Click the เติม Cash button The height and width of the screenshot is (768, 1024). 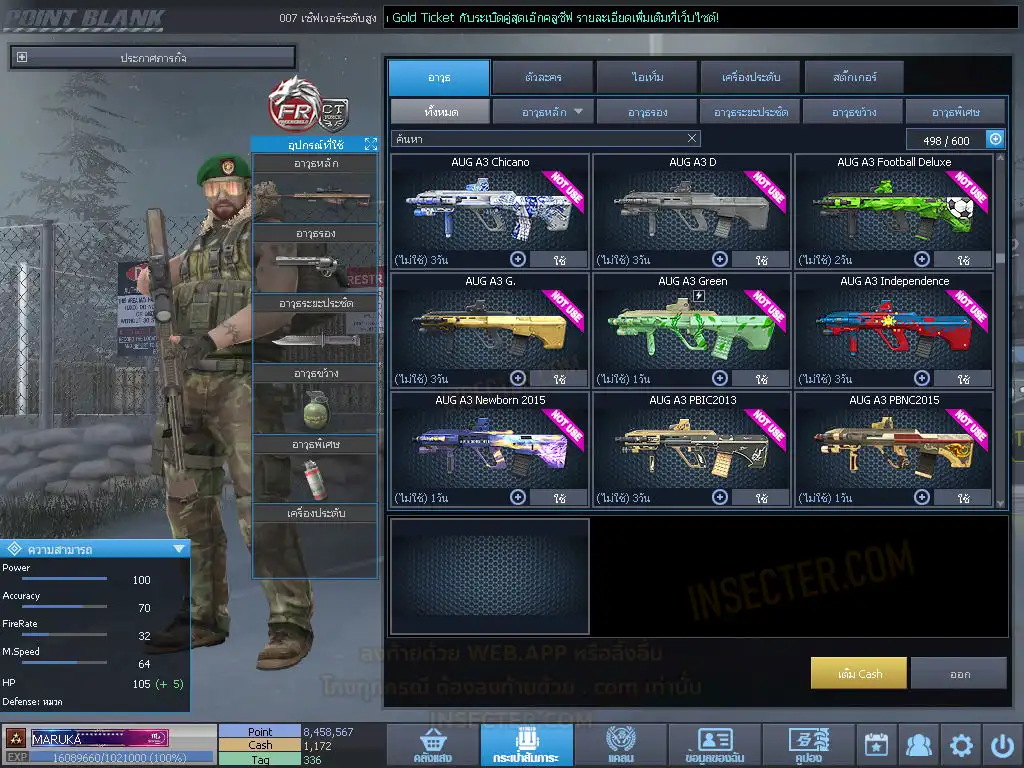(859, 673)
